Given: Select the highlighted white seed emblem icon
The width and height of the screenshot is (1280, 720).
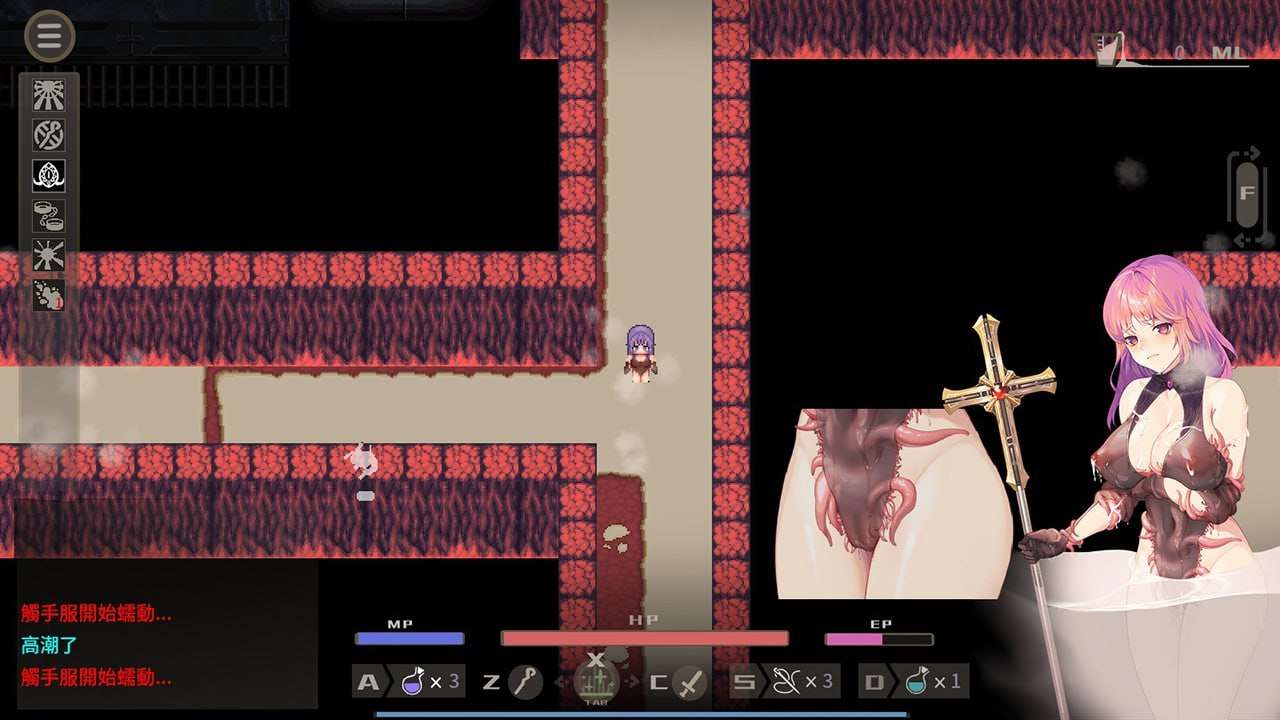Looking at the screenshot, I should click(x=47, y=175).
